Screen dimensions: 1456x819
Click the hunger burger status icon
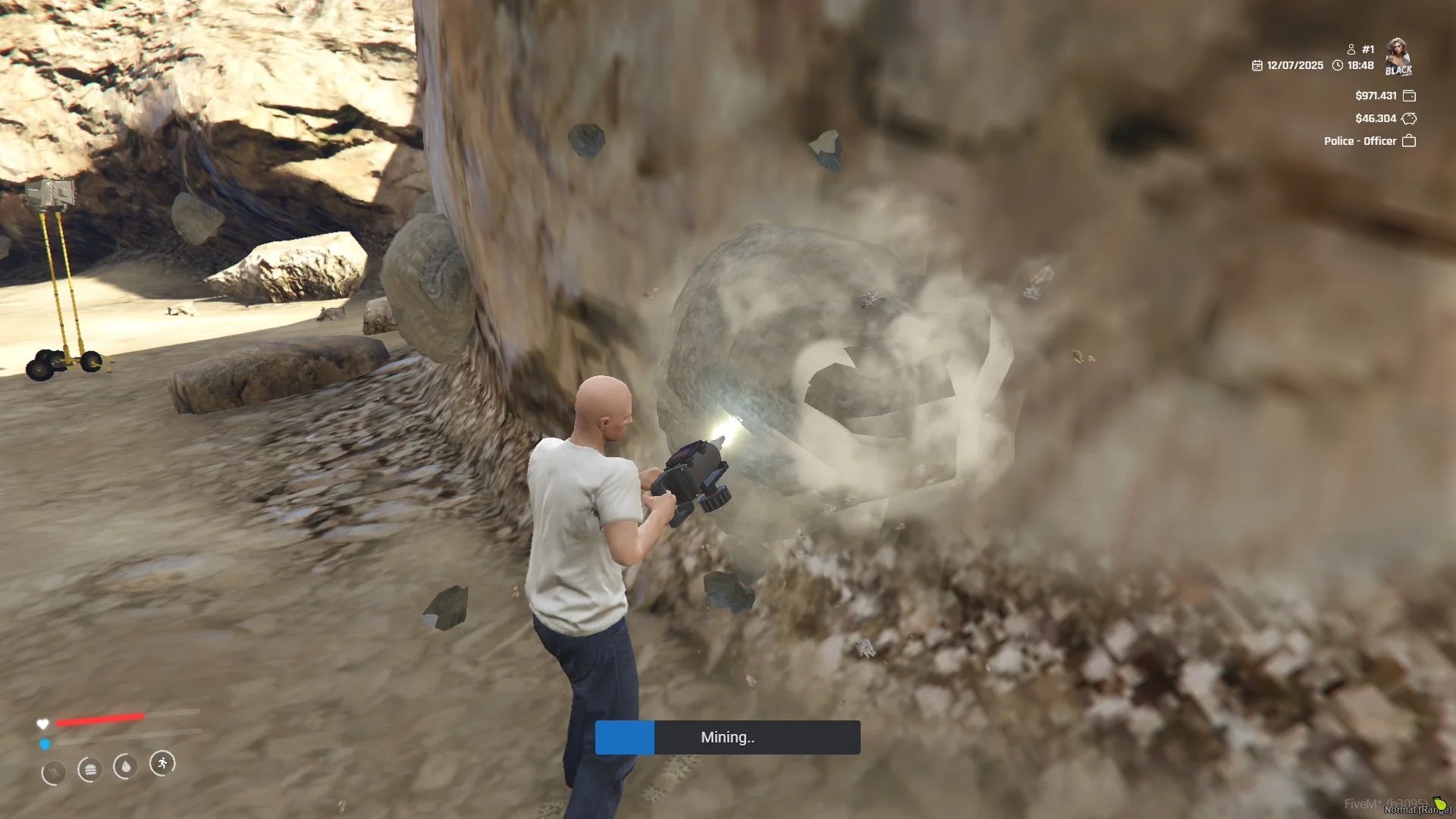click(x=89, y=770)
